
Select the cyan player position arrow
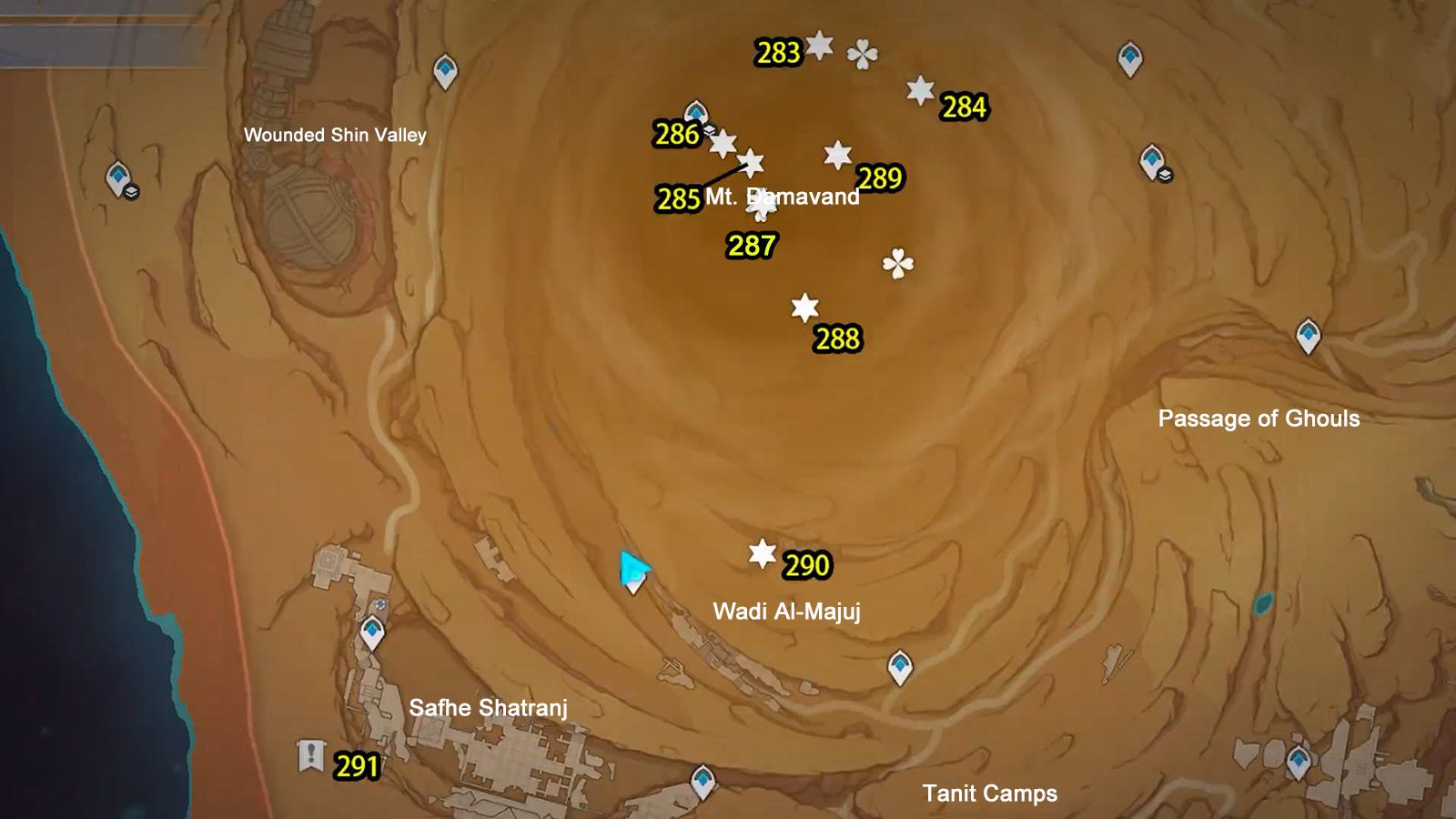pyautogui.click(x=635, y=571)
